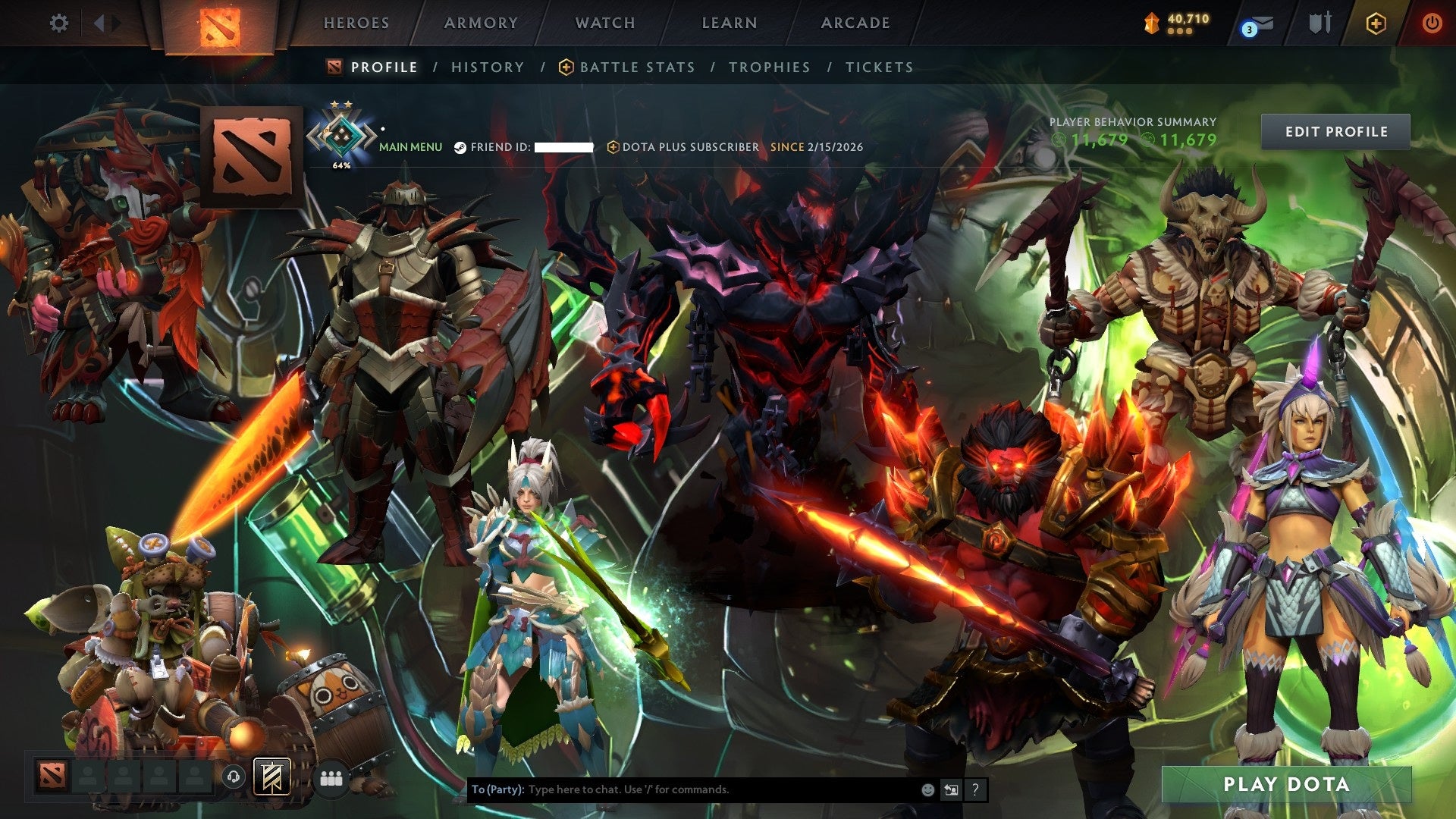
Task: Click the guild banner icon near party slots
Action: pyautogui.click(x=271, y=777)
